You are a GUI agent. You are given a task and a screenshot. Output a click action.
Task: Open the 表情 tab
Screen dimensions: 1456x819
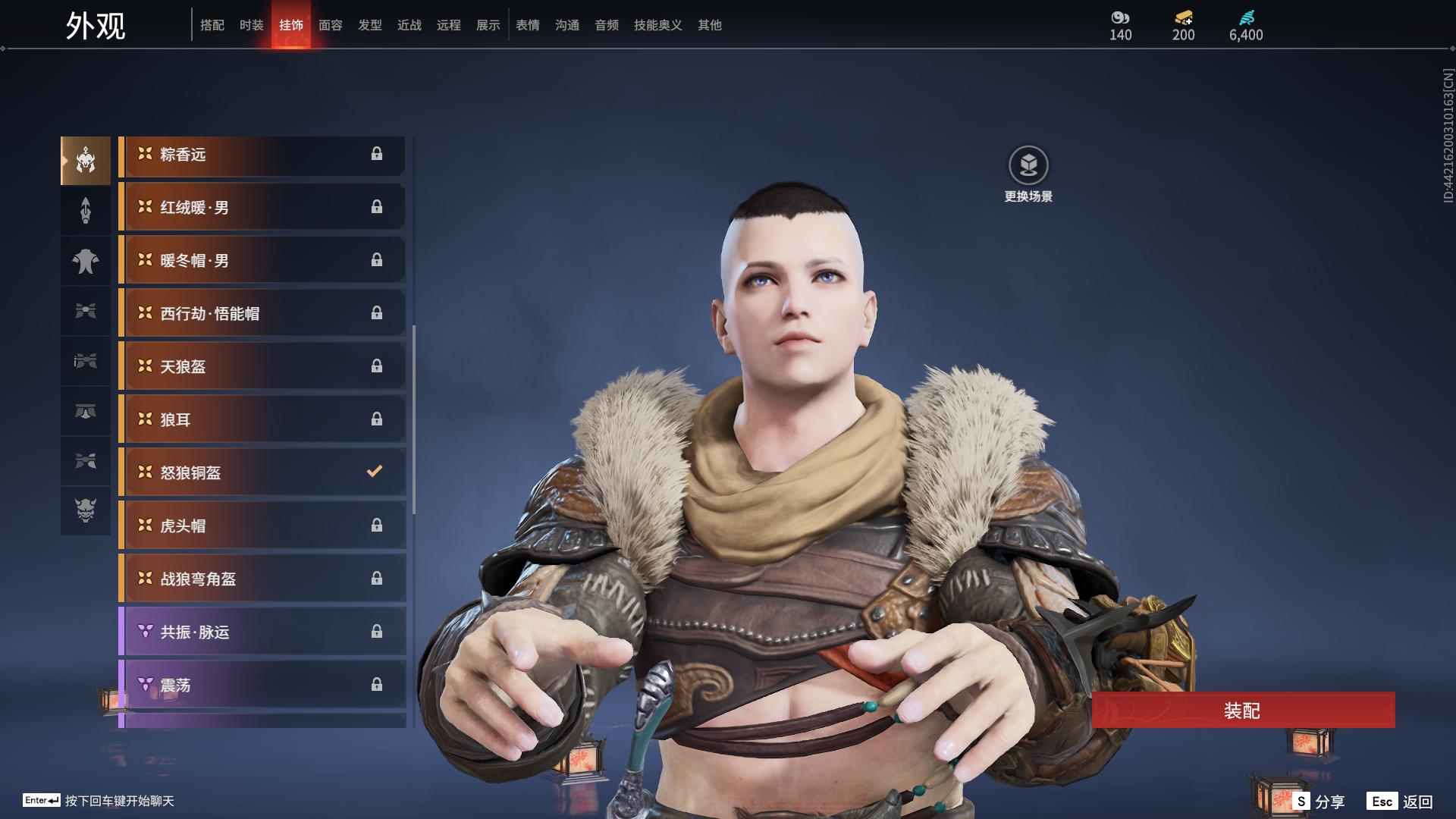coord(527,25)
